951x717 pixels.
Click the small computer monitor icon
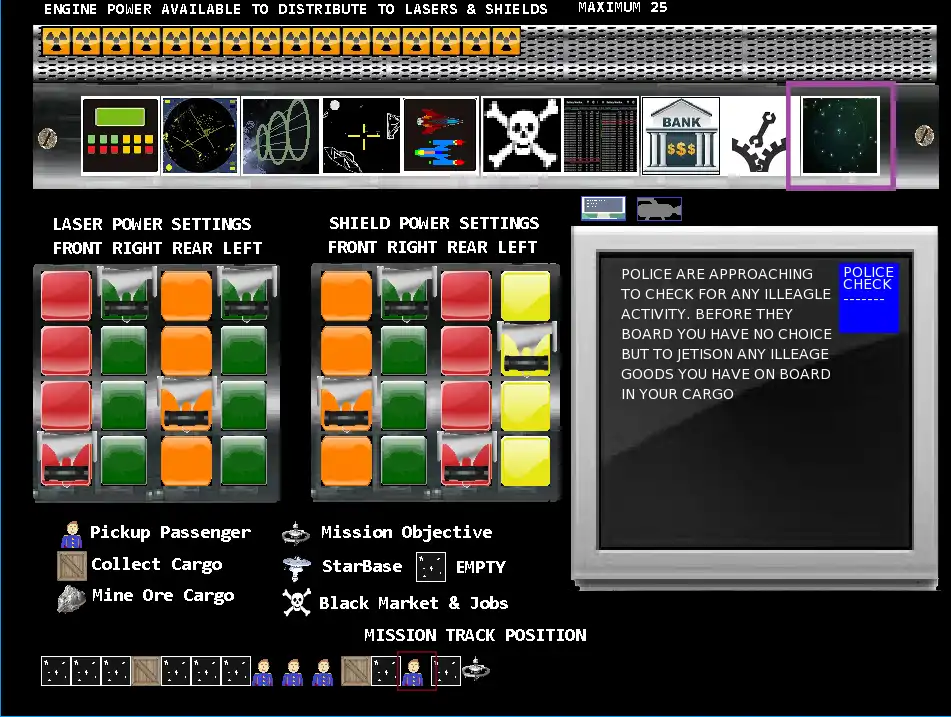603,208
